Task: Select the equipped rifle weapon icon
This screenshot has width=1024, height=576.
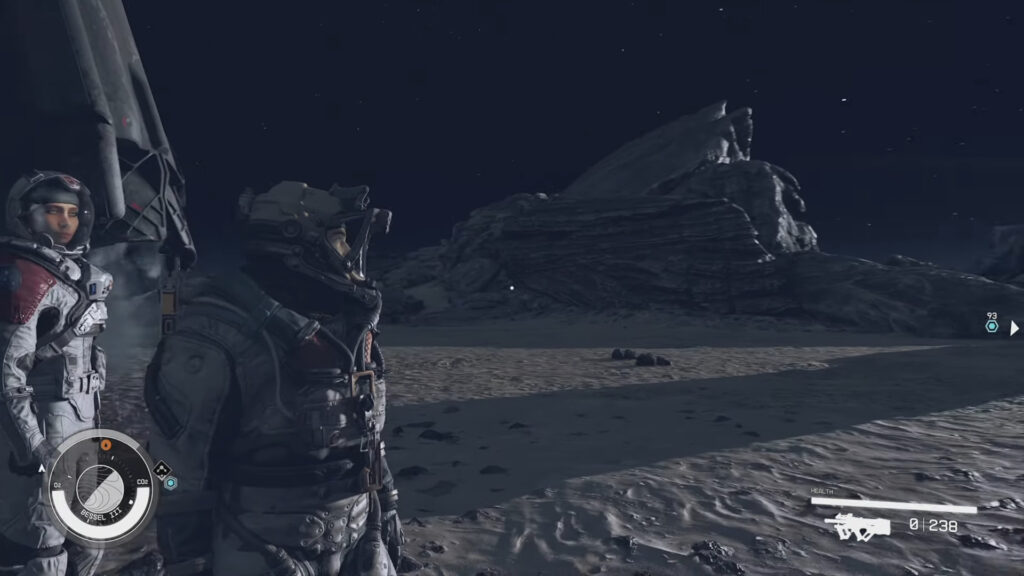Action: coord(857,525)
